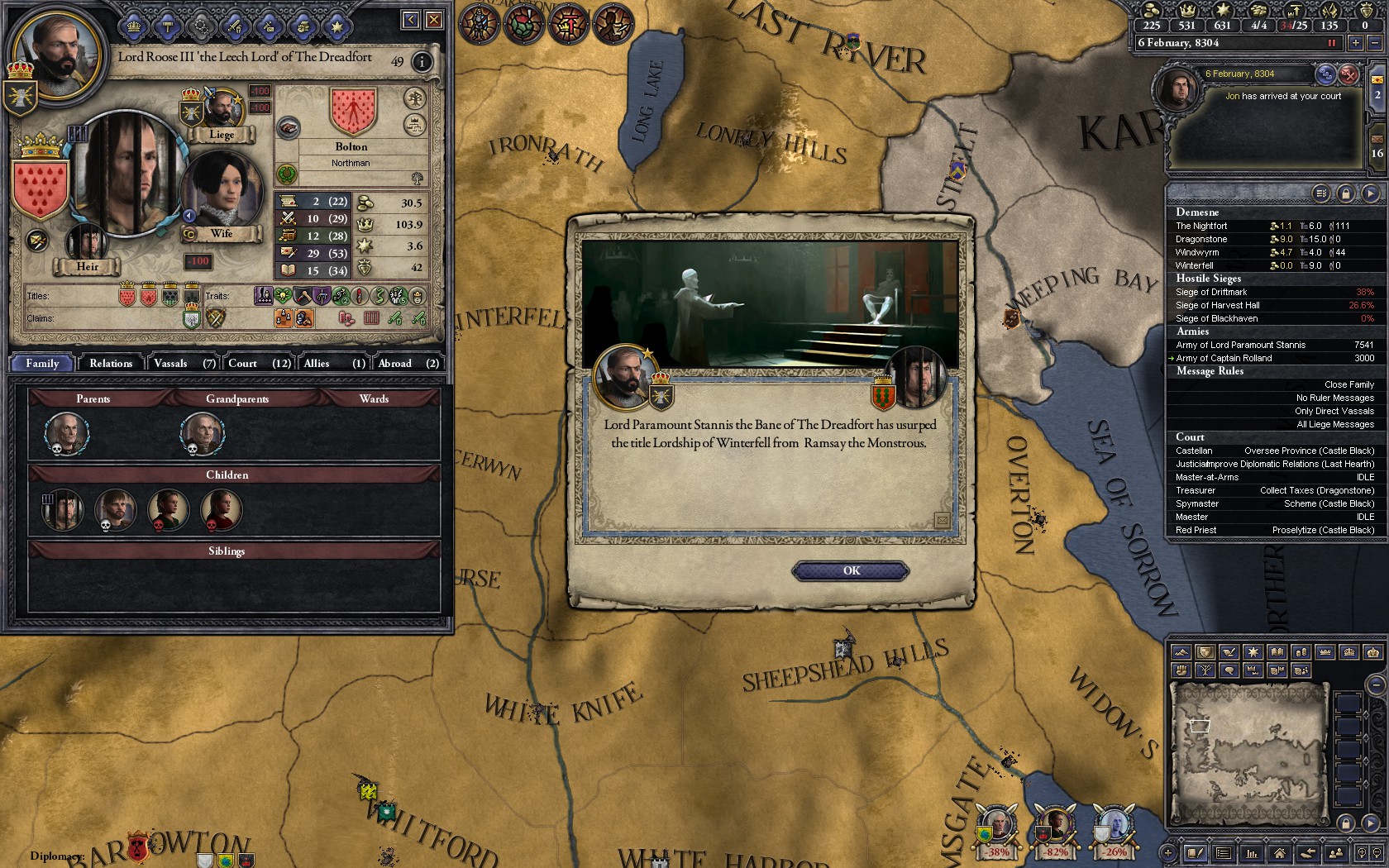Image resolution: width=1389 pixels, height=868 pixels.
Task: Switch to the Relations tab
Action: click(x=111, y=364)
